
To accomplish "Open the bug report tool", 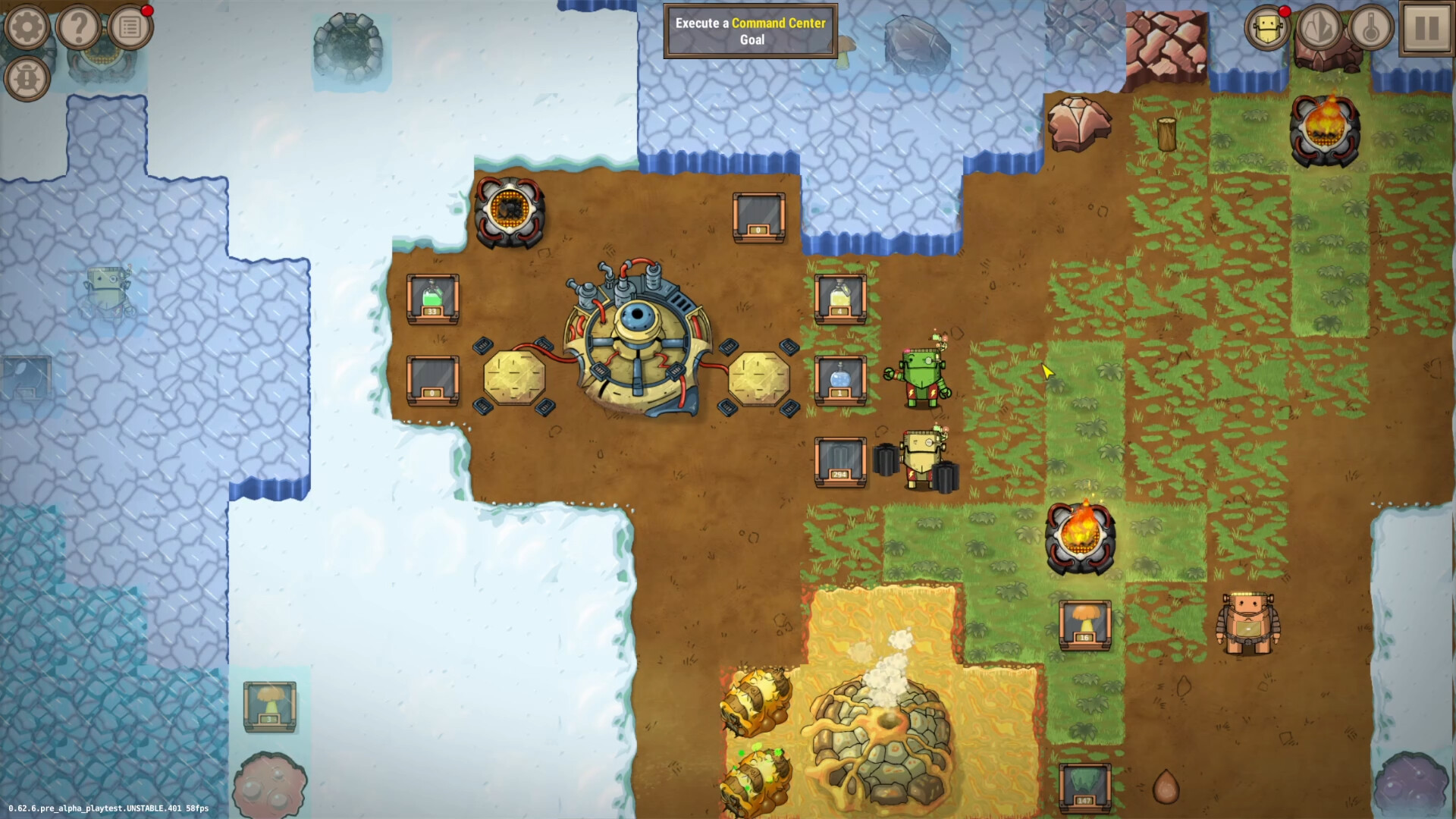I will coord(27,78).
